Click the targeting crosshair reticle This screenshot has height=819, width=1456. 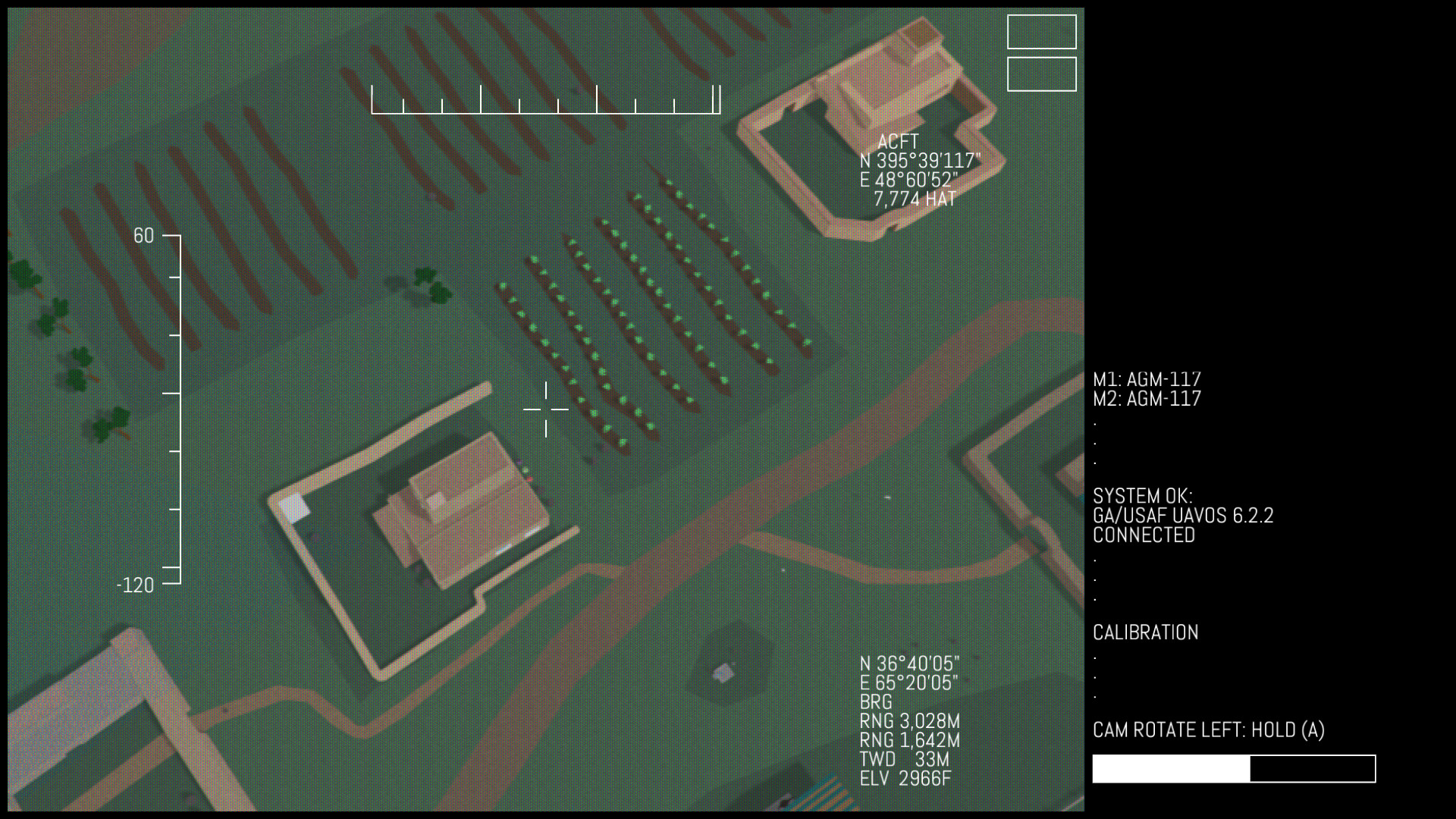click(547, 408)
